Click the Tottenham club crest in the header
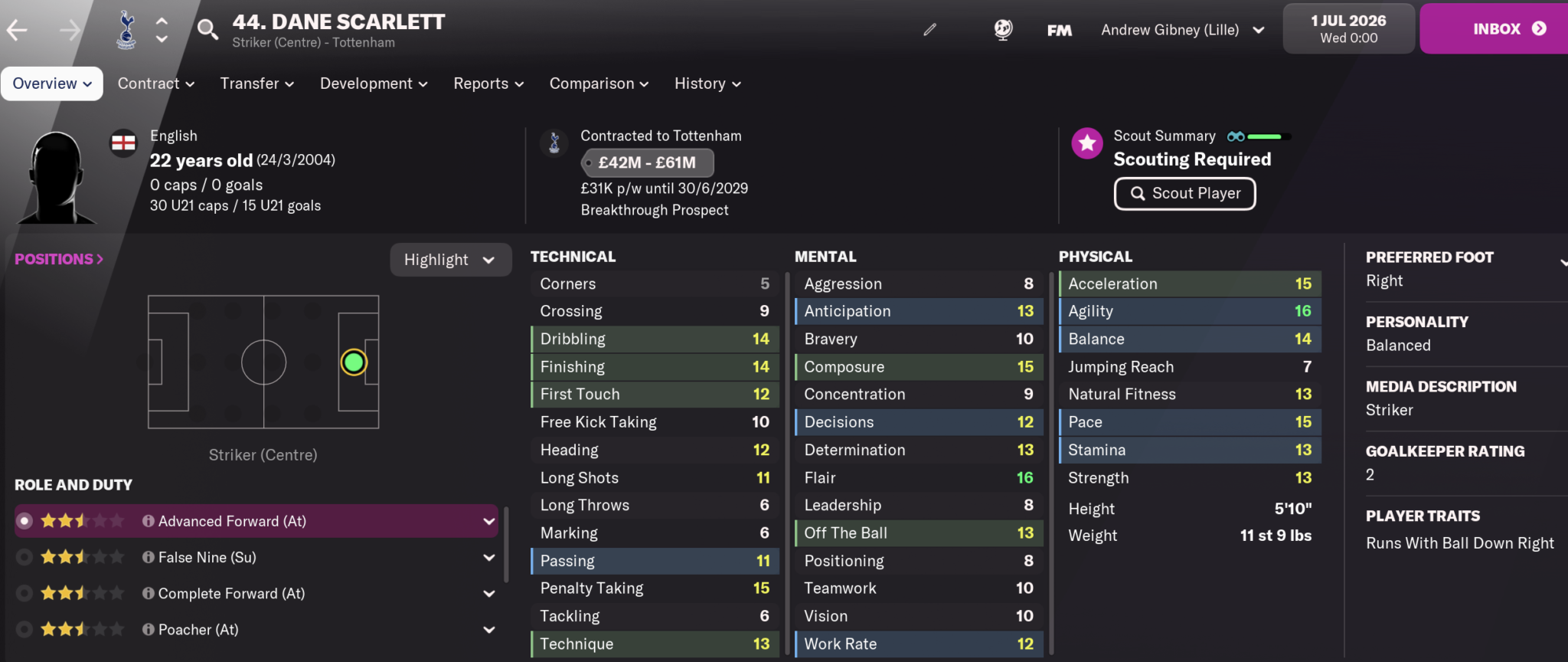1568x662 pixels. point(124,28)
